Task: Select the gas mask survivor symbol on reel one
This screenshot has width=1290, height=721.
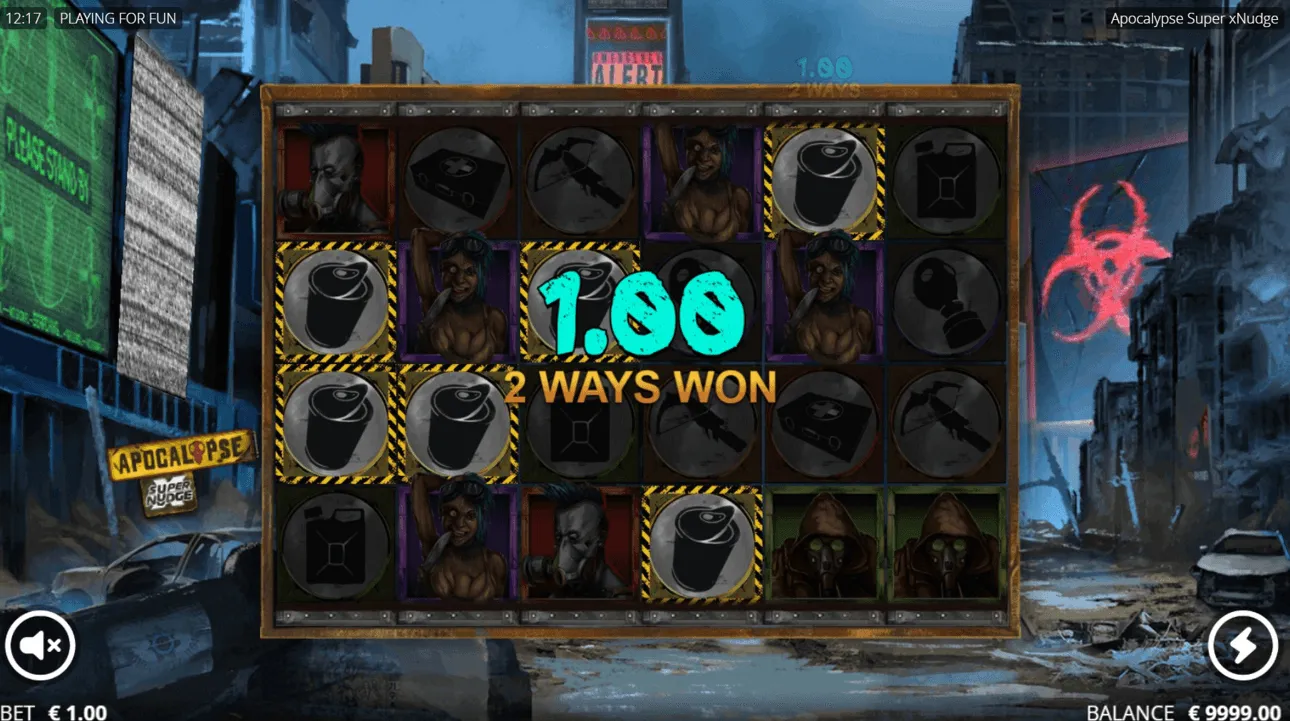Action: pos(335,180)
